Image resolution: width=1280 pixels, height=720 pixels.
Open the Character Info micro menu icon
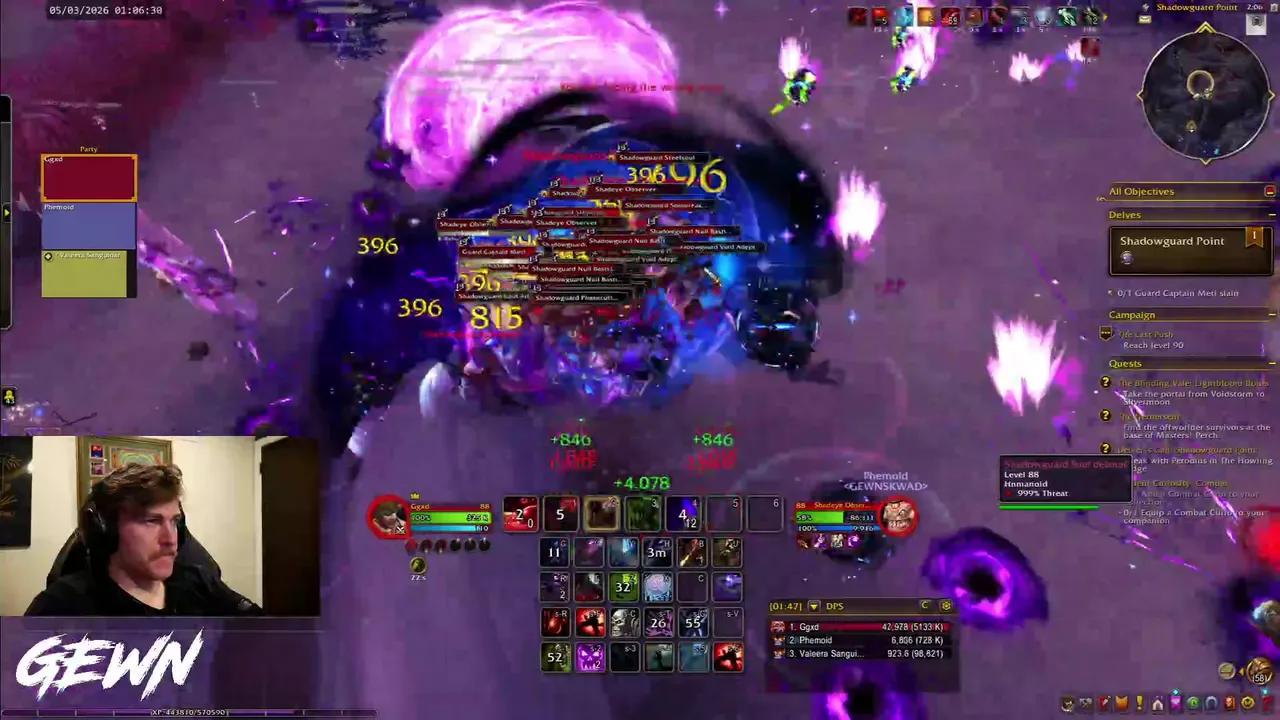1068,704
